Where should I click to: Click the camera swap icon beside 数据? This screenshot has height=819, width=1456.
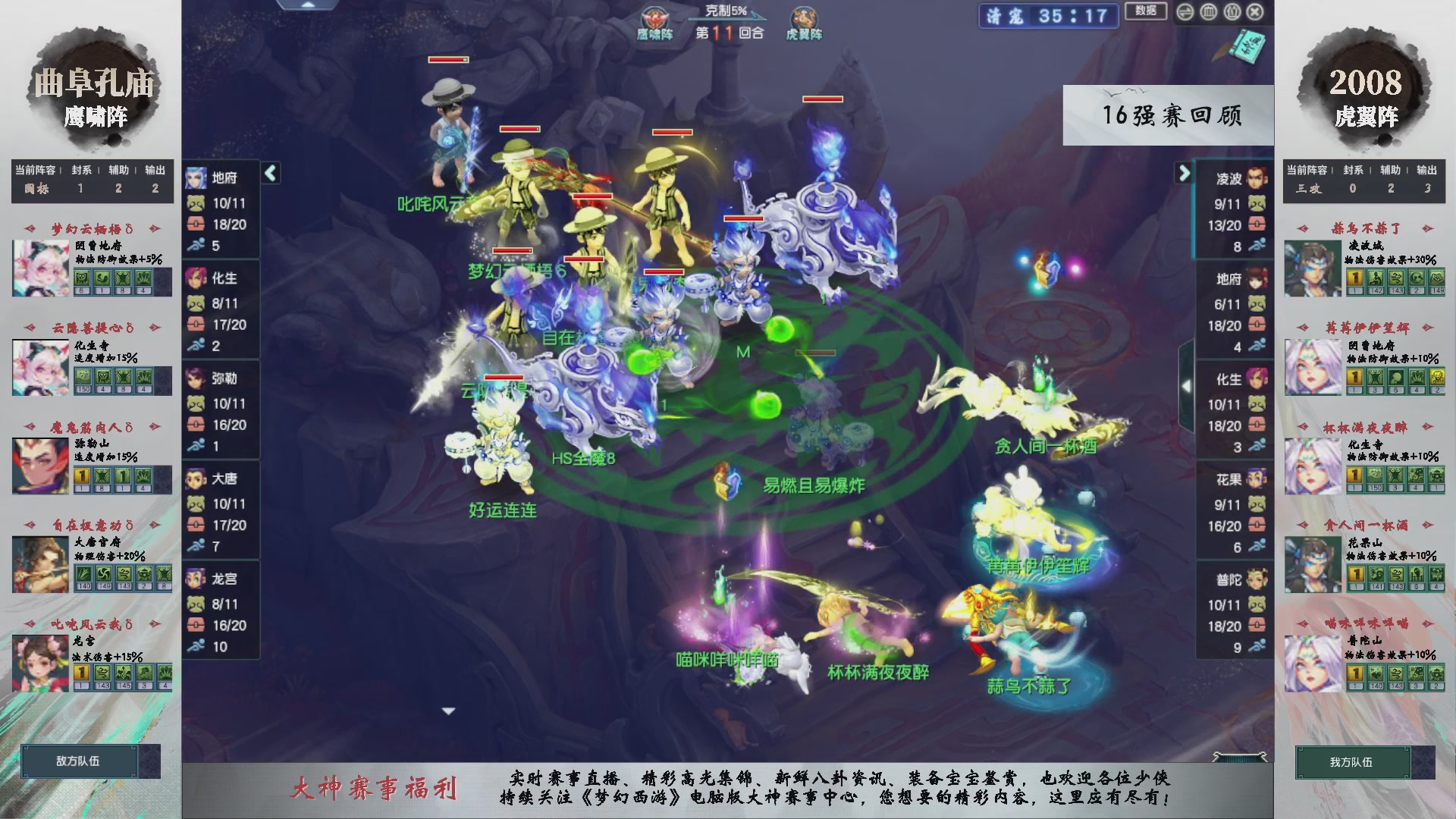tap(1185, 13)
